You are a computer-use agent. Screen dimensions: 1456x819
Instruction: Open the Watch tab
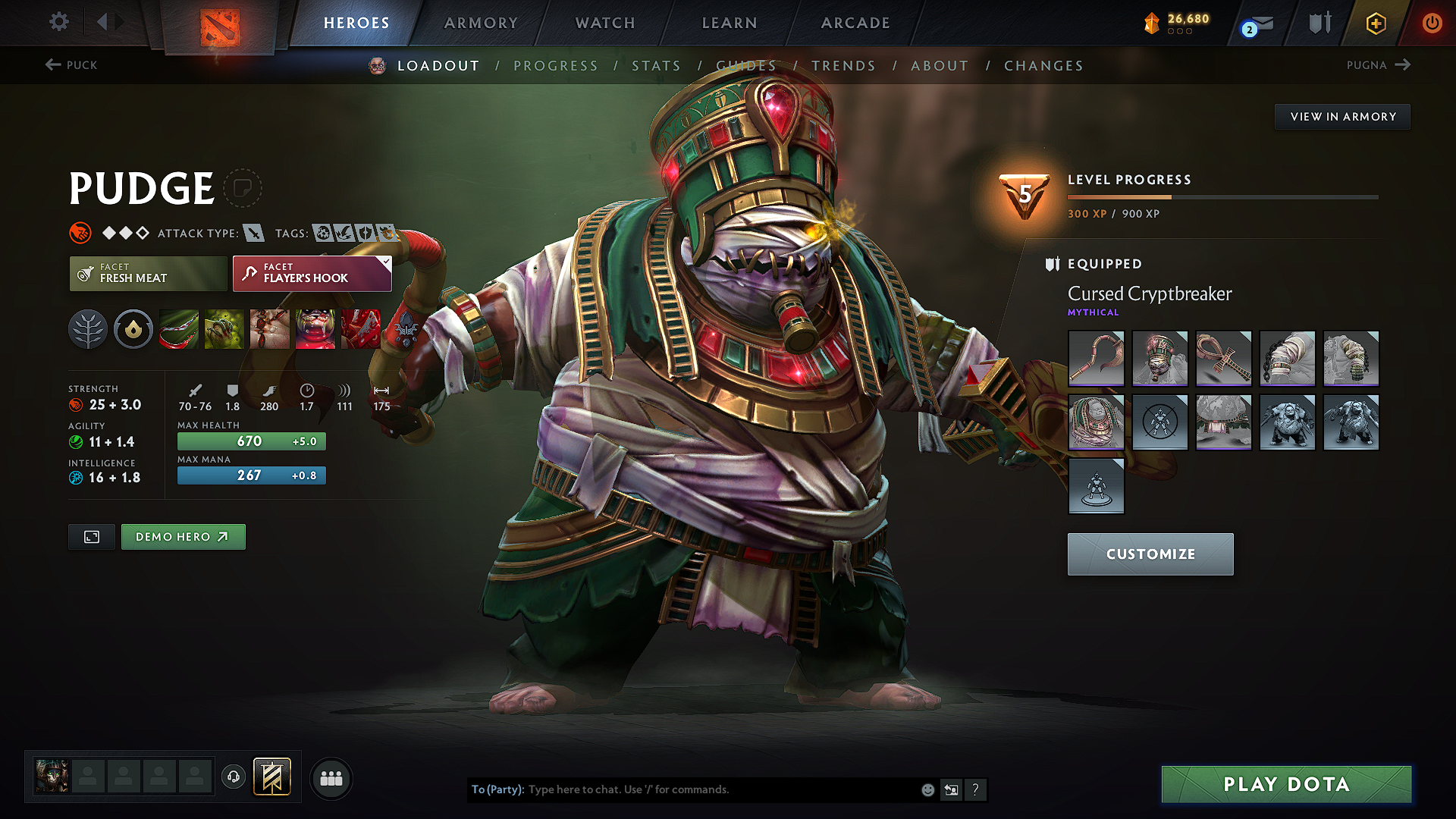pos(605,23)
